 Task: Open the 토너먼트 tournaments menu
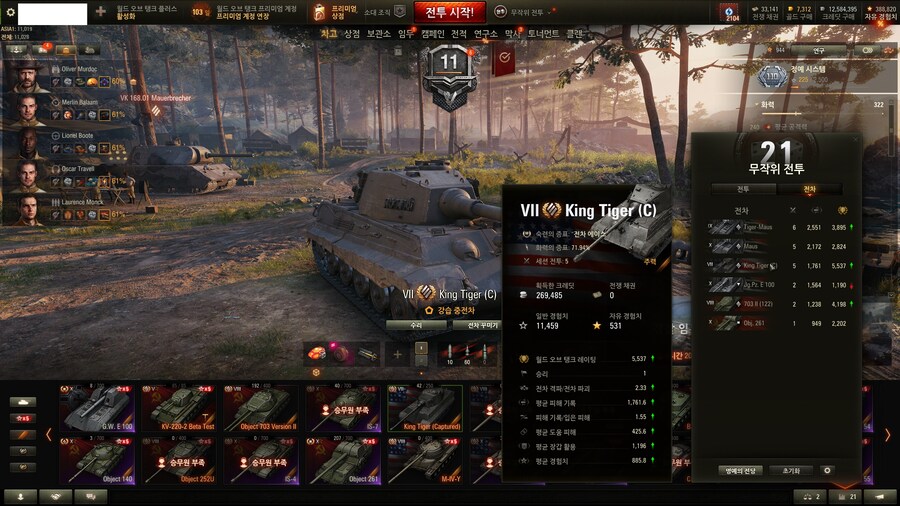coord(544,34)
